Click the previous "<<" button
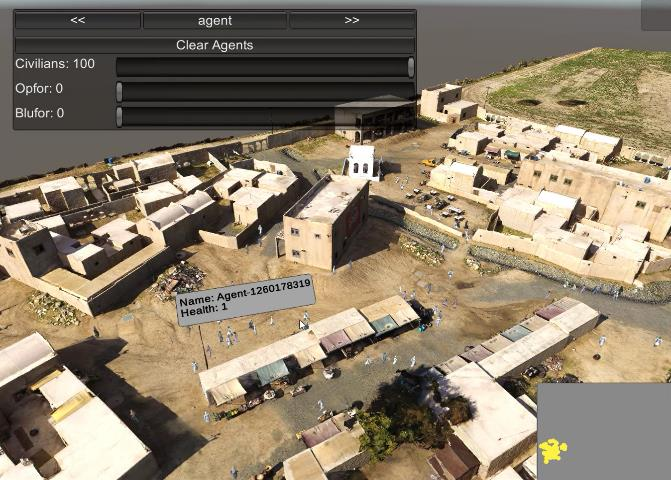 [x=78, y=20]
